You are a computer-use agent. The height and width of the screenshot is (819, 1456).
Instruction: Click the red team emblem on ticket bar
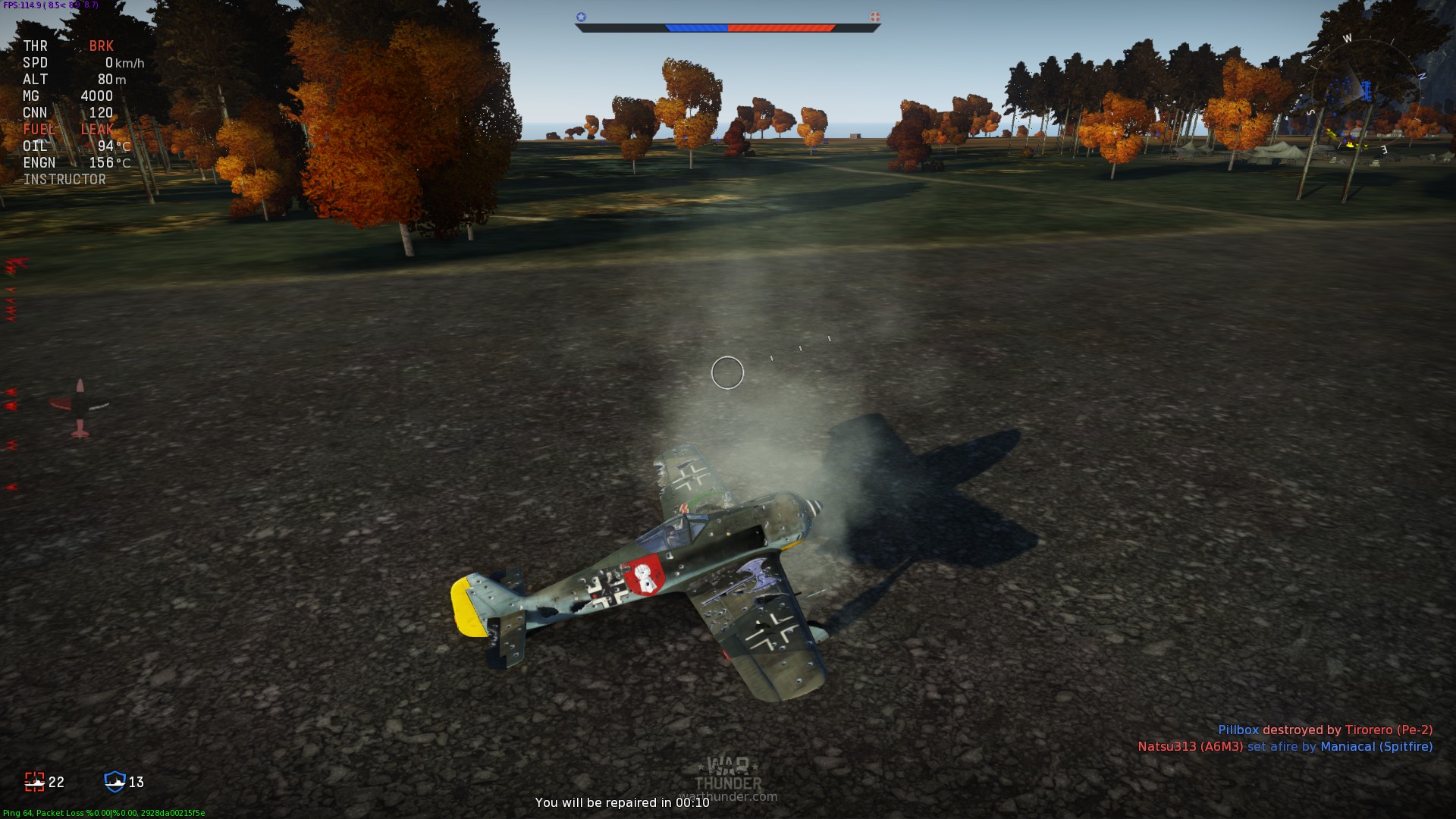pyautogui.click(x=874, y=17)
